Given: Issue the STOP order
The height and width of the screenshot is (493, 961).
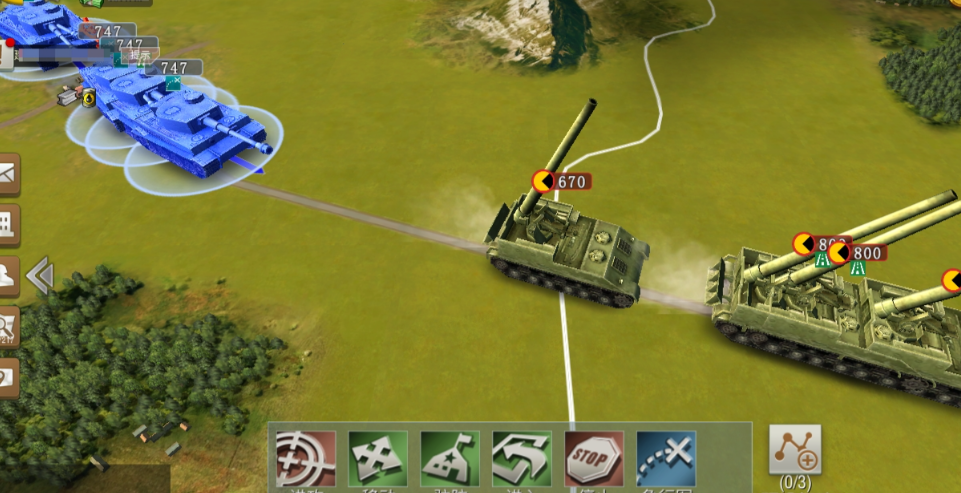Looking at the screenshot, I should (594, 459).
